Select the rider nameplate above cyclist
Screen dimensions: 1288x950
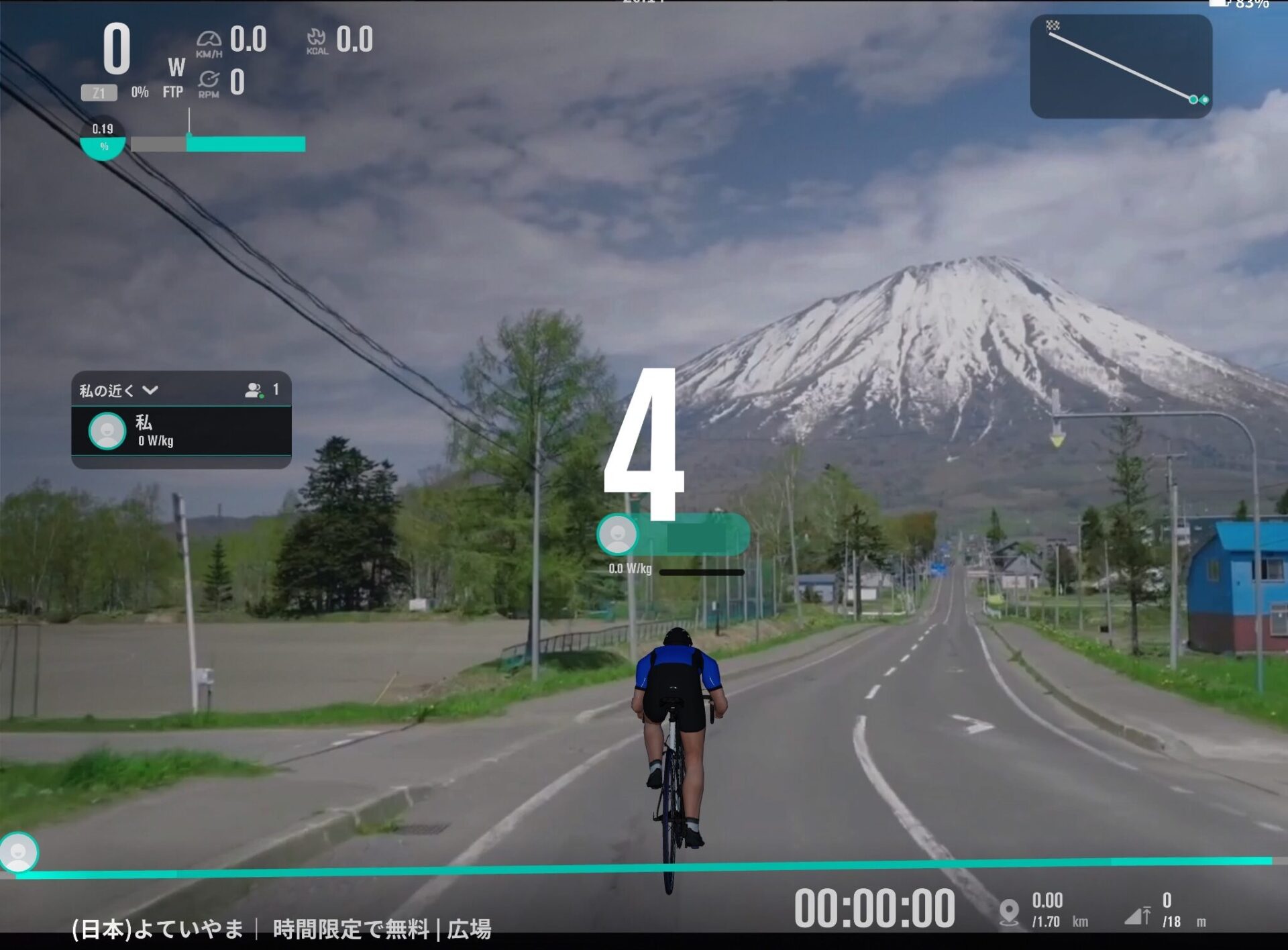tap(673, 535)
